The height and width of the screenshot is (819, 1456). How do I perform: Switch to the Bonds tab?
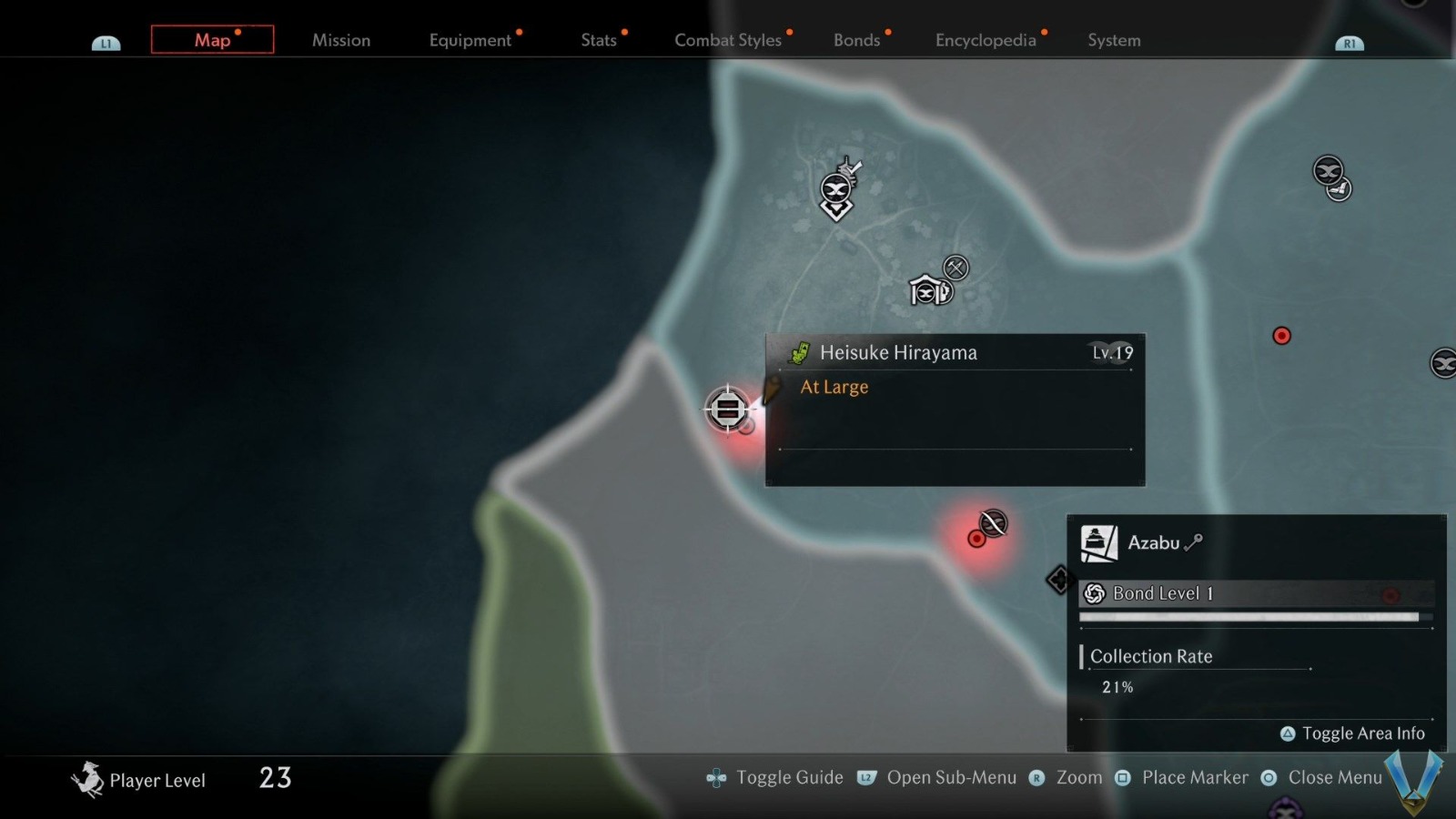854,40
